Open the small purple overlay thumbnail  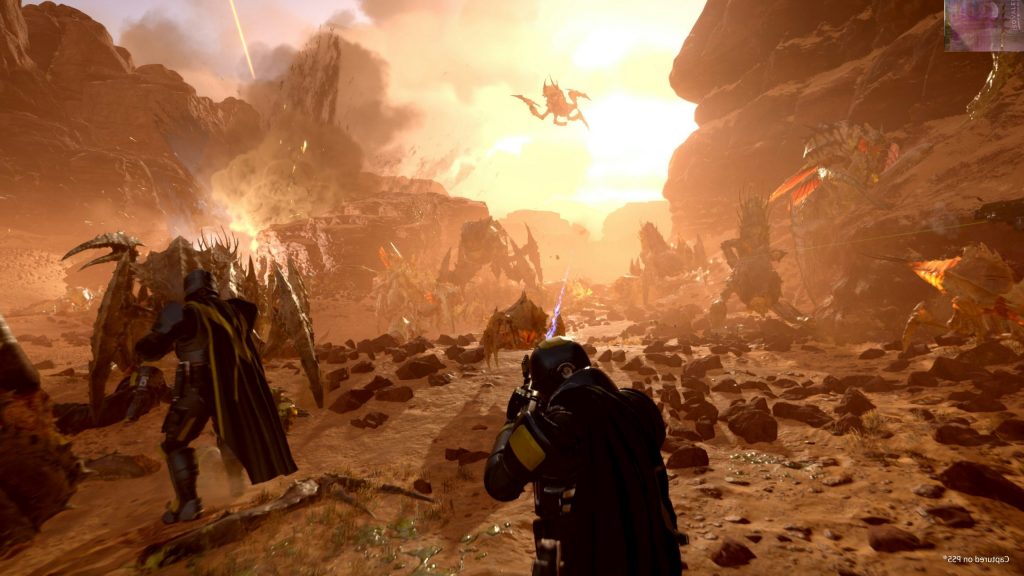pyautogui.click(x=983, y=25)
